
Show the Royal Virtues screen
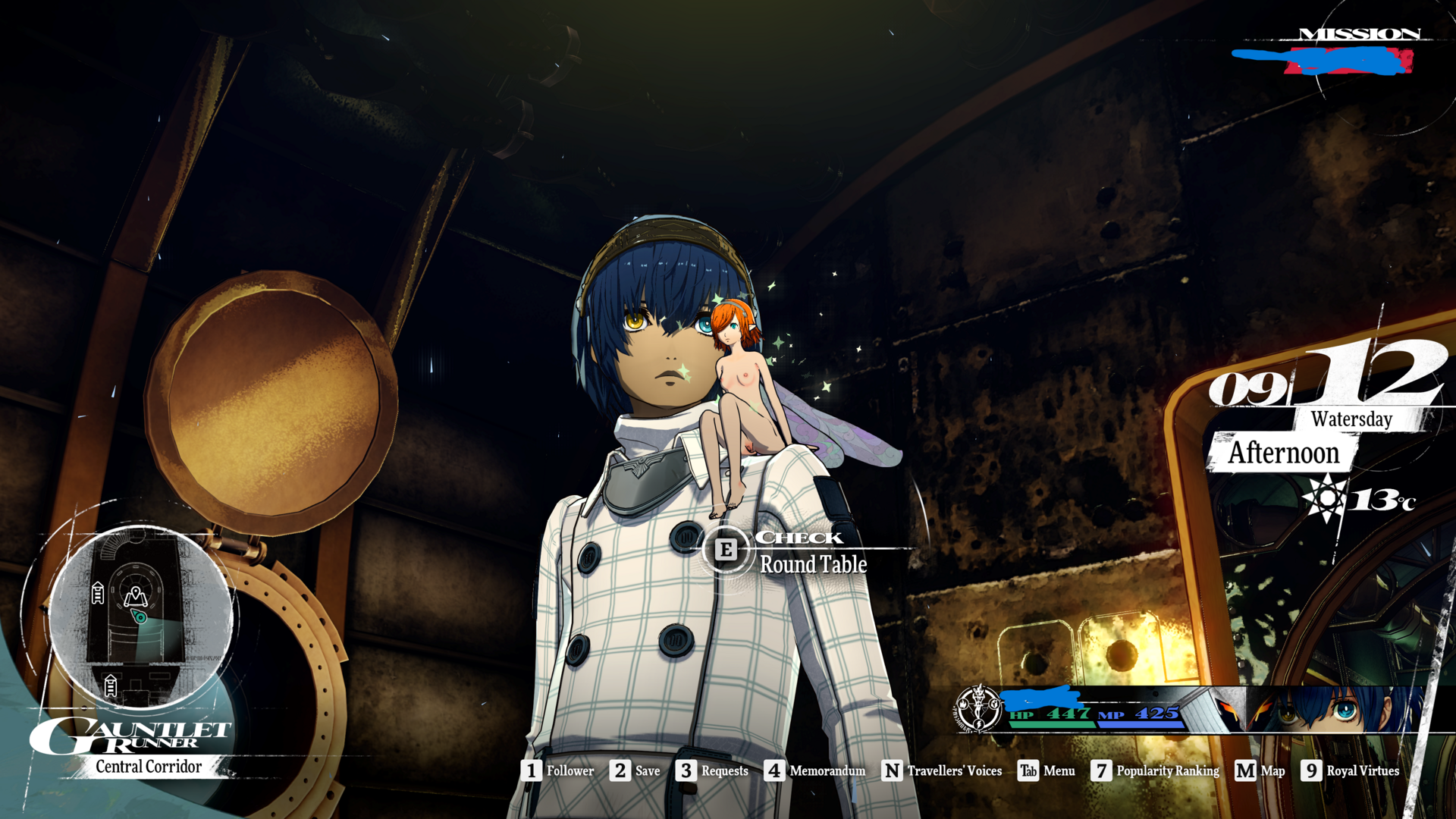click(1350, 770)
